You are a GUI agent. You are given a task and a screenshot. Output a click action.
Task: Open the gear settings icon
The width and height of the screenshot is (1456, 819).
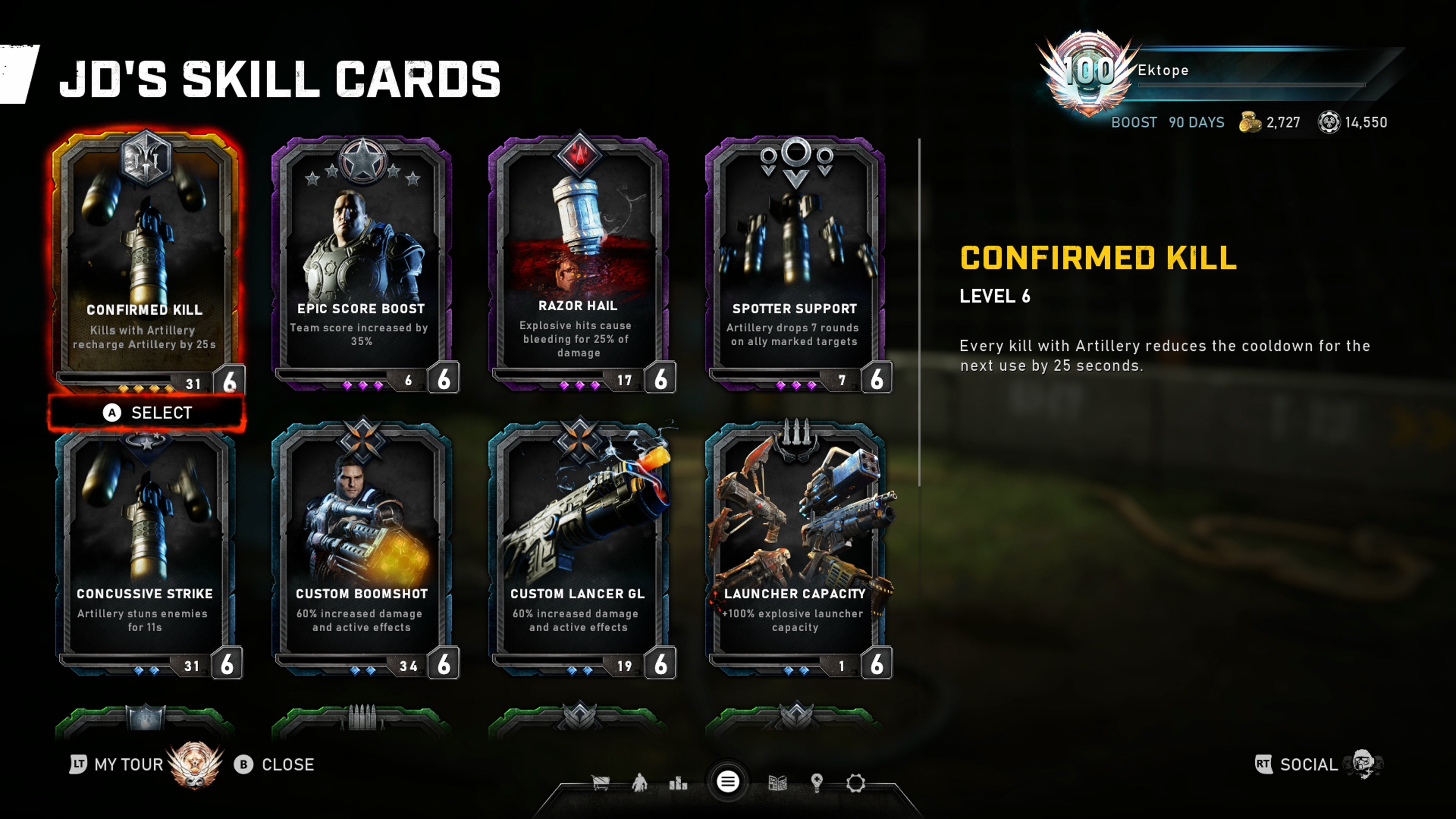pyautogui.click(x=856, y=783)
